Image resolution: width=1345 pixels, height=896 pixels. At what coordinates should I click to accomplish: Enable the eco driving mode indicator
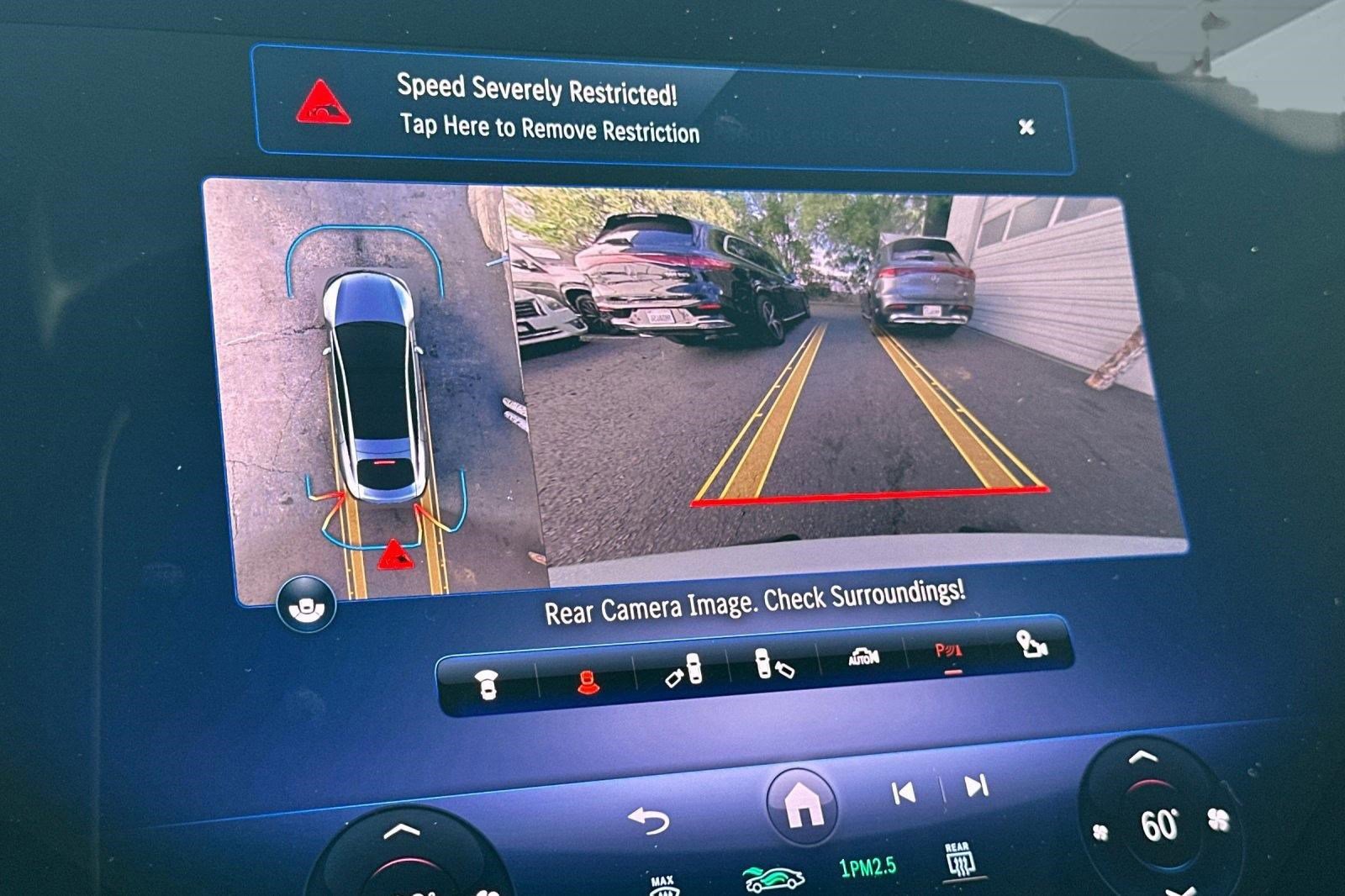[x=773, y=878]
